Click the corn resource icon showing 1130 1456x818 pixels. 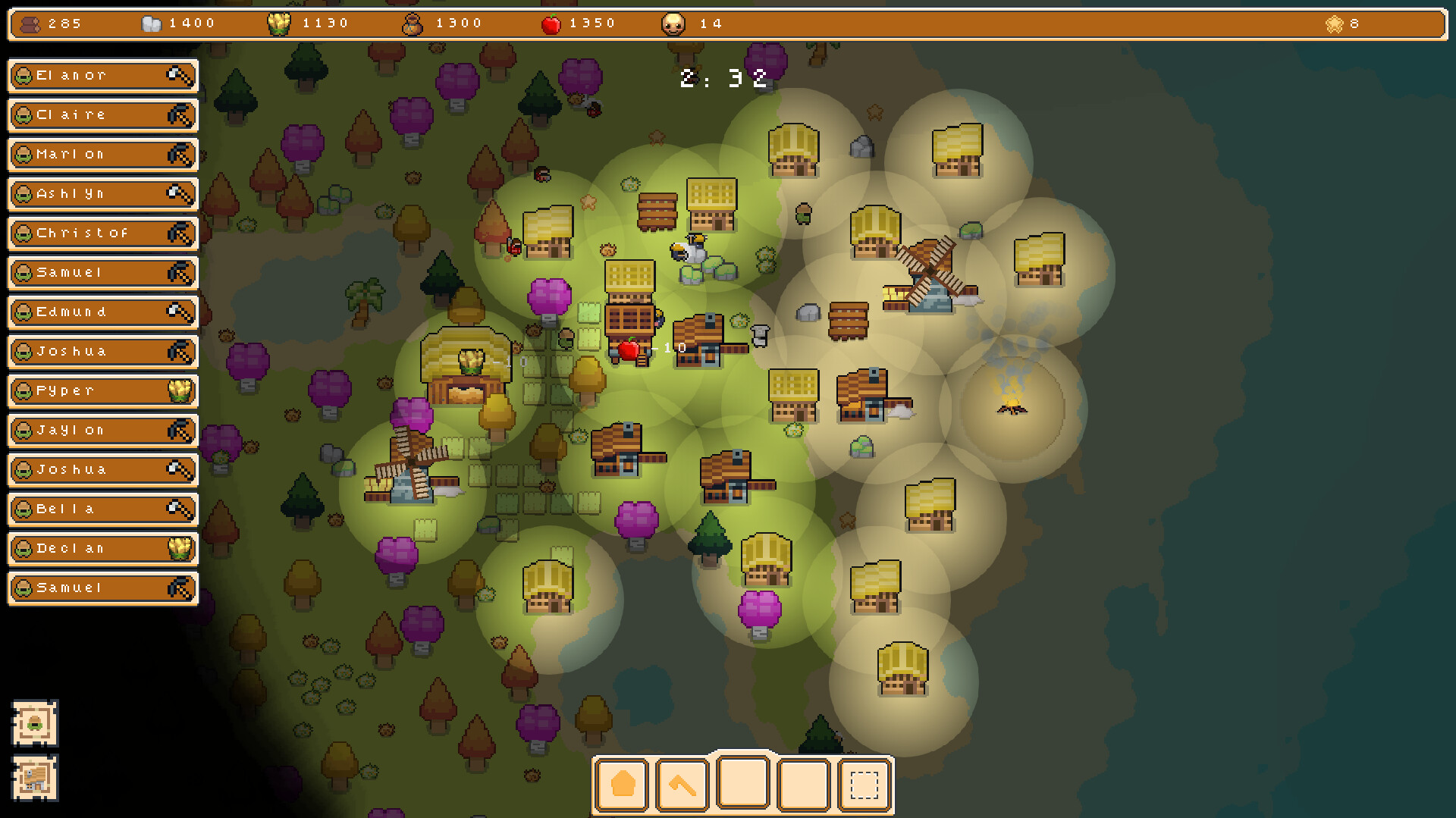tap(280, 23)
